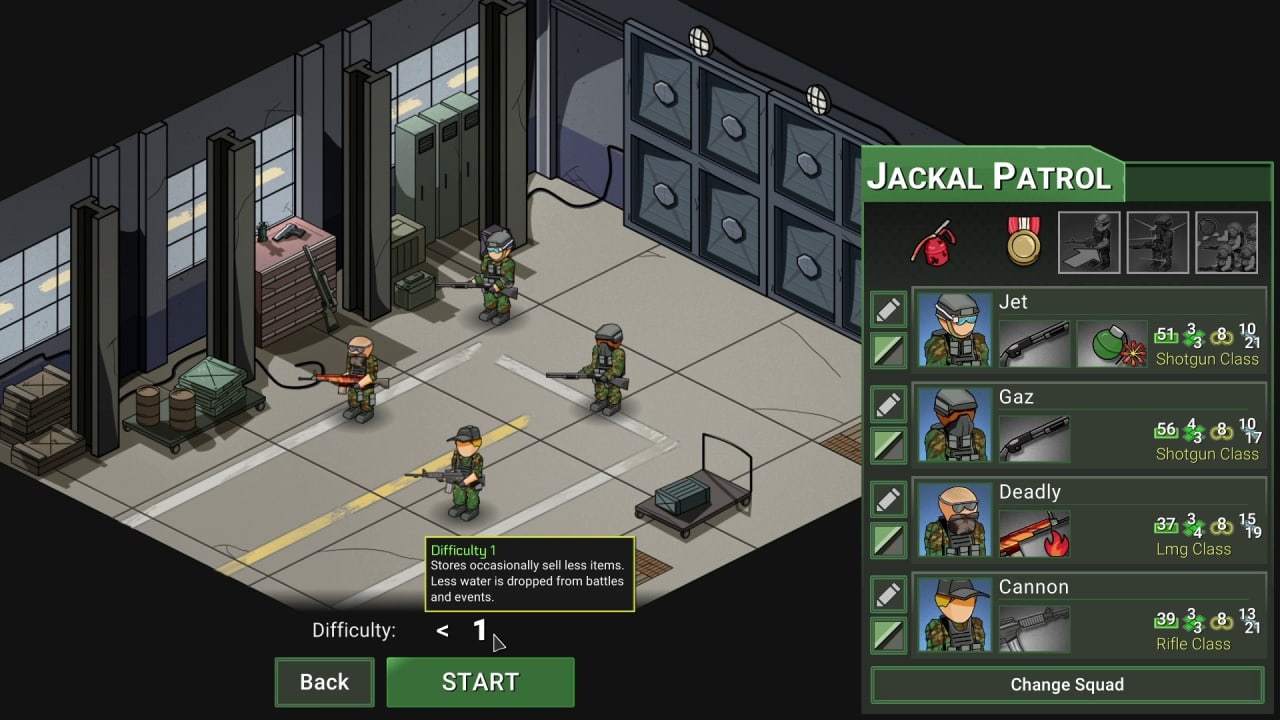Click the gold medal squad icon
The width and height of the screenshot is (1280, 720).
point(1024,242)
